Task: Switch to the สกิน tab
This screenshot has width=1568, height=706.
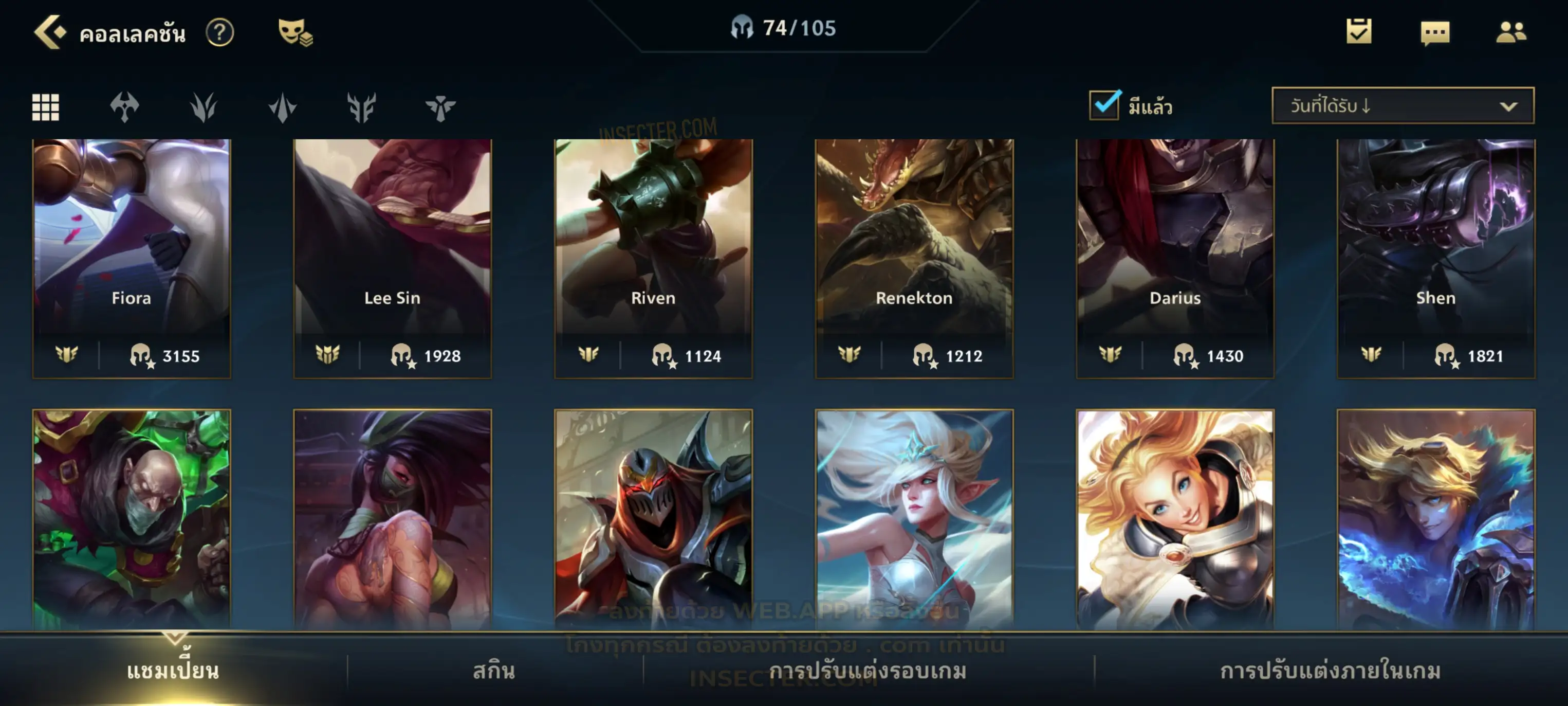Action: click(494, 671)
